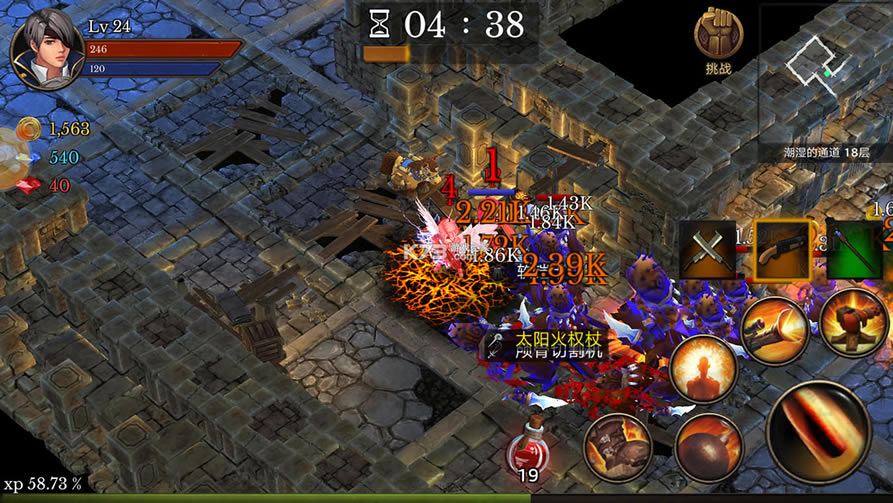Image resolution: width=893 pixels, height=503 pixels.
Task: Activate the fiery beast skill
Action: tap(617, 447)
